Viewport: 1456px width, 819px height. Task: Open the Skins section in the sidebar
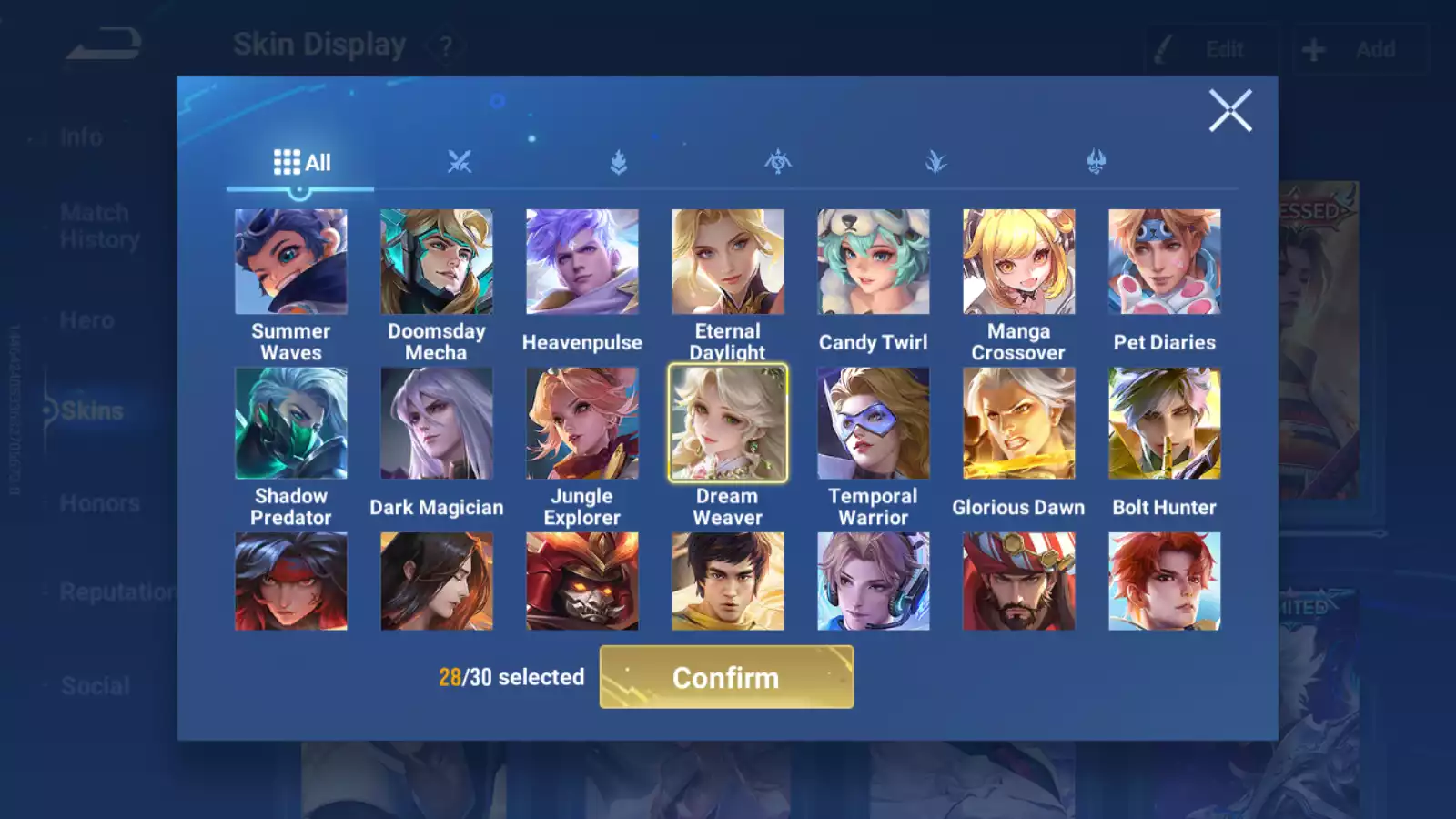(x=91, y=410)
